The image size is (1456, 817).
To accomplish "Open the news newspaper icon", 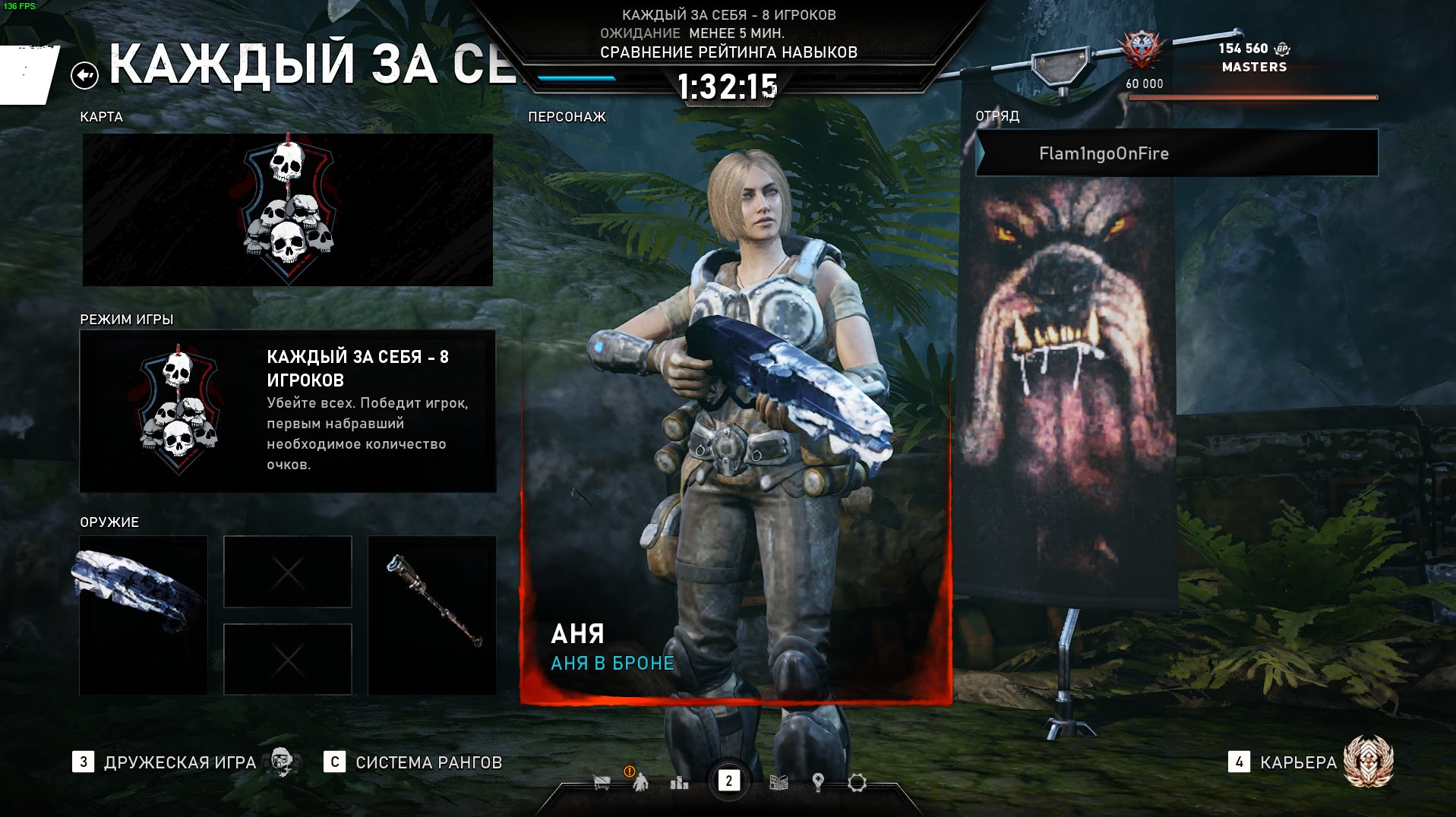I will click(779, 782).
